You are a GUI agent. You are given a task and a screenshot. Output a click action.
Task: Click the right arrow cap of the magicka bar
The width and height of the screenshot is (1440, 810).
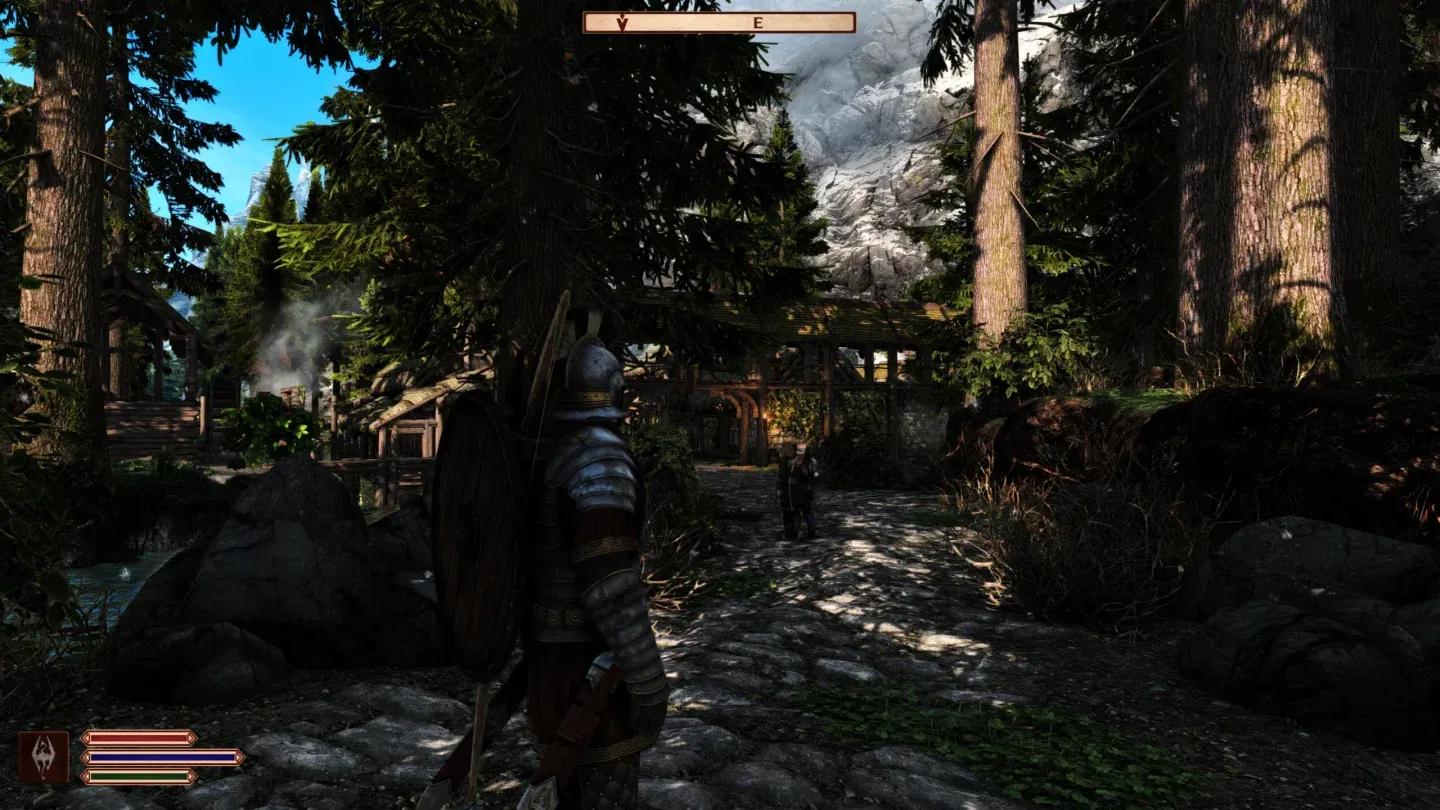tap(239, 756)
